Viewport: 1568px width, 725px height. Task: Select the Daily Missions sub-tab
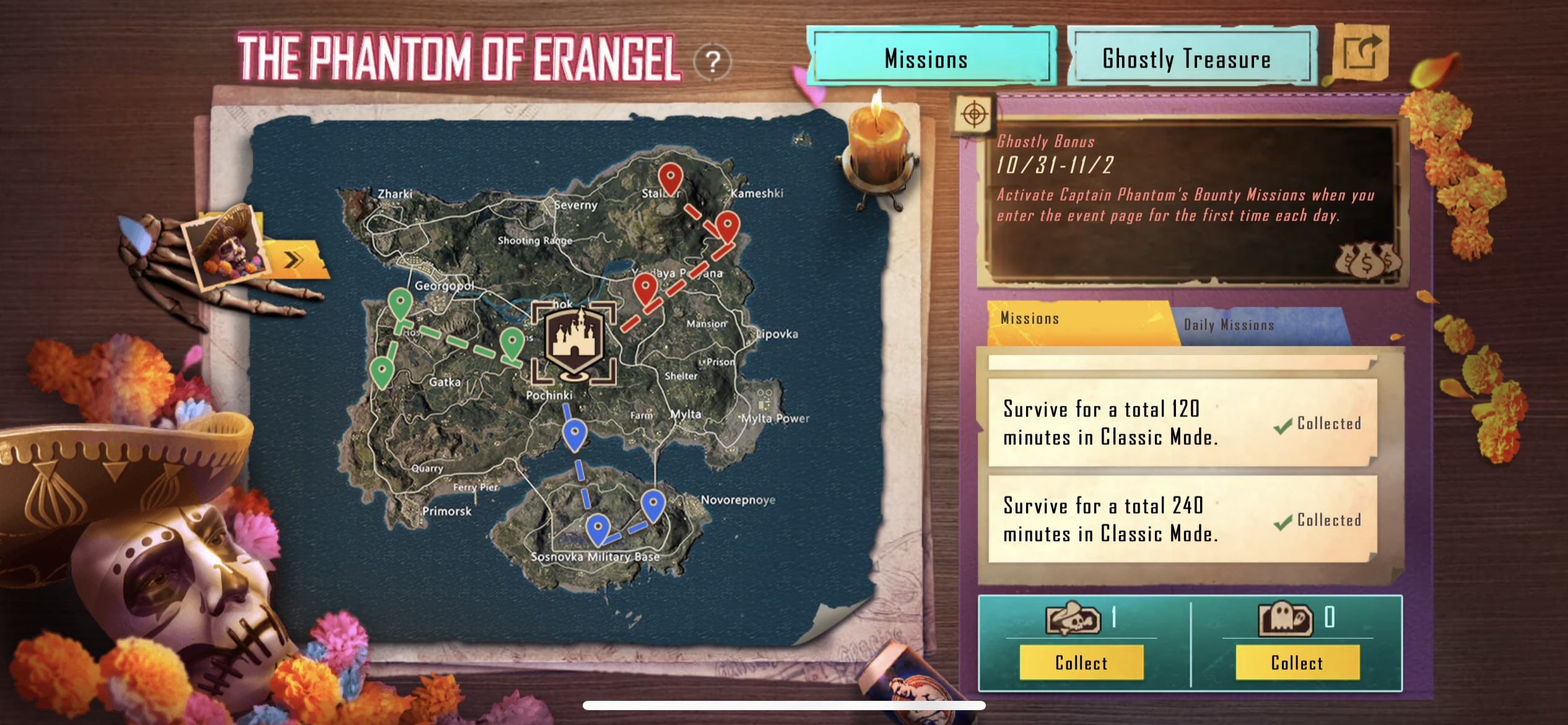tap(1229, 325)
